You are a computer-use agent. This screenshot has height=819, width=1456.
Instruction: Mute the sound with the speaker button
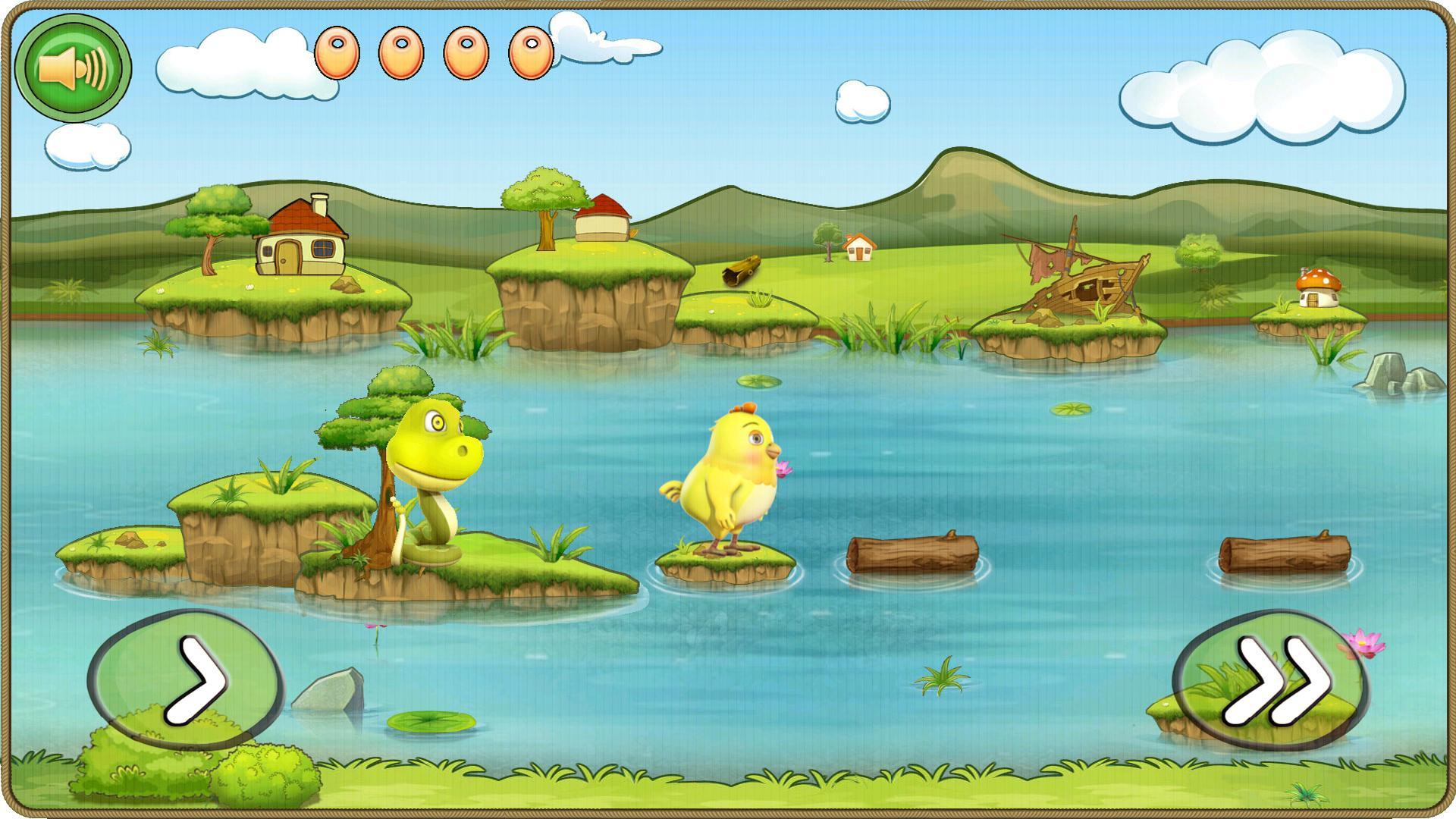[x=74, y=69]
